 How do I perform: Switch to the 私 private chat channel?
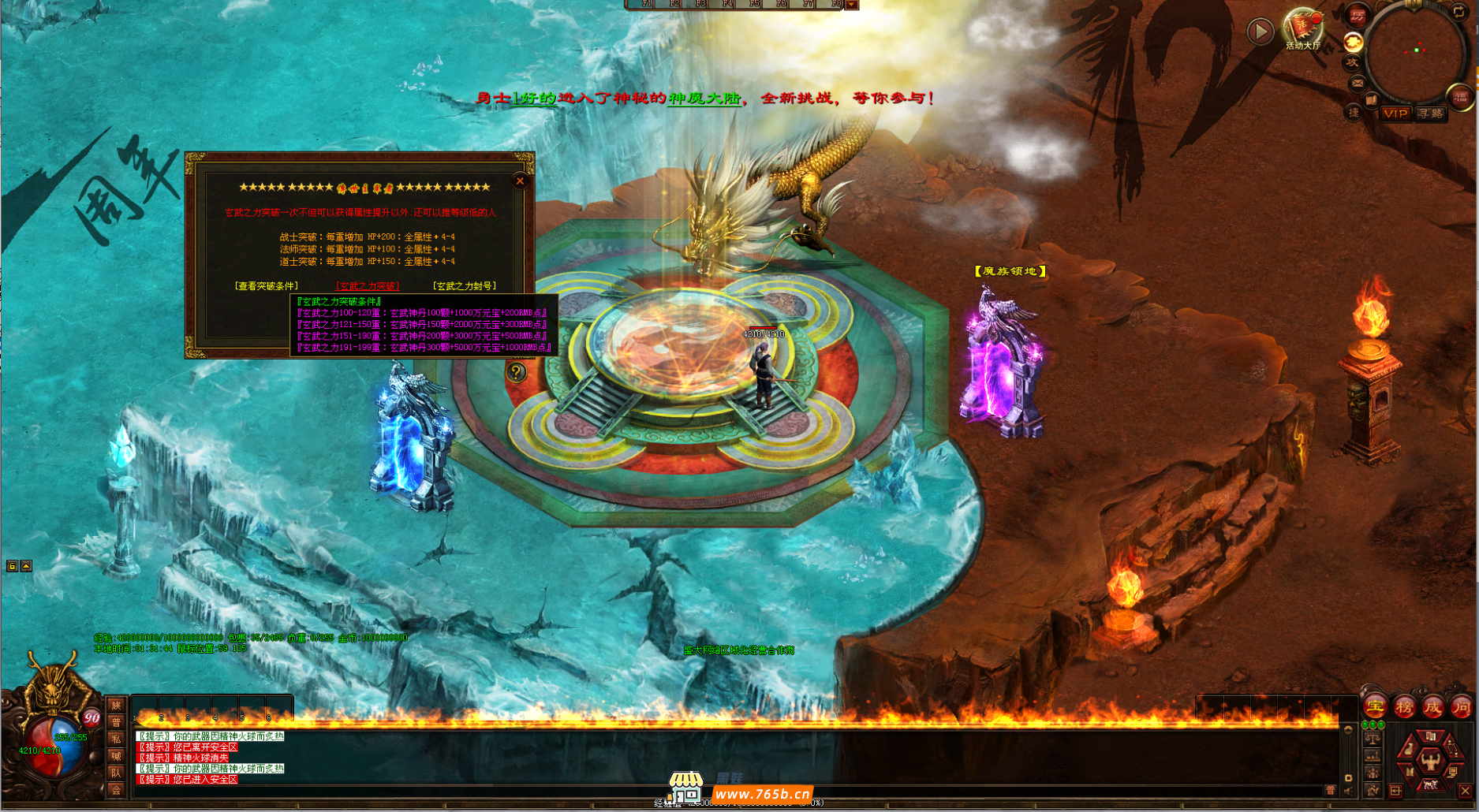pos(116,739)
